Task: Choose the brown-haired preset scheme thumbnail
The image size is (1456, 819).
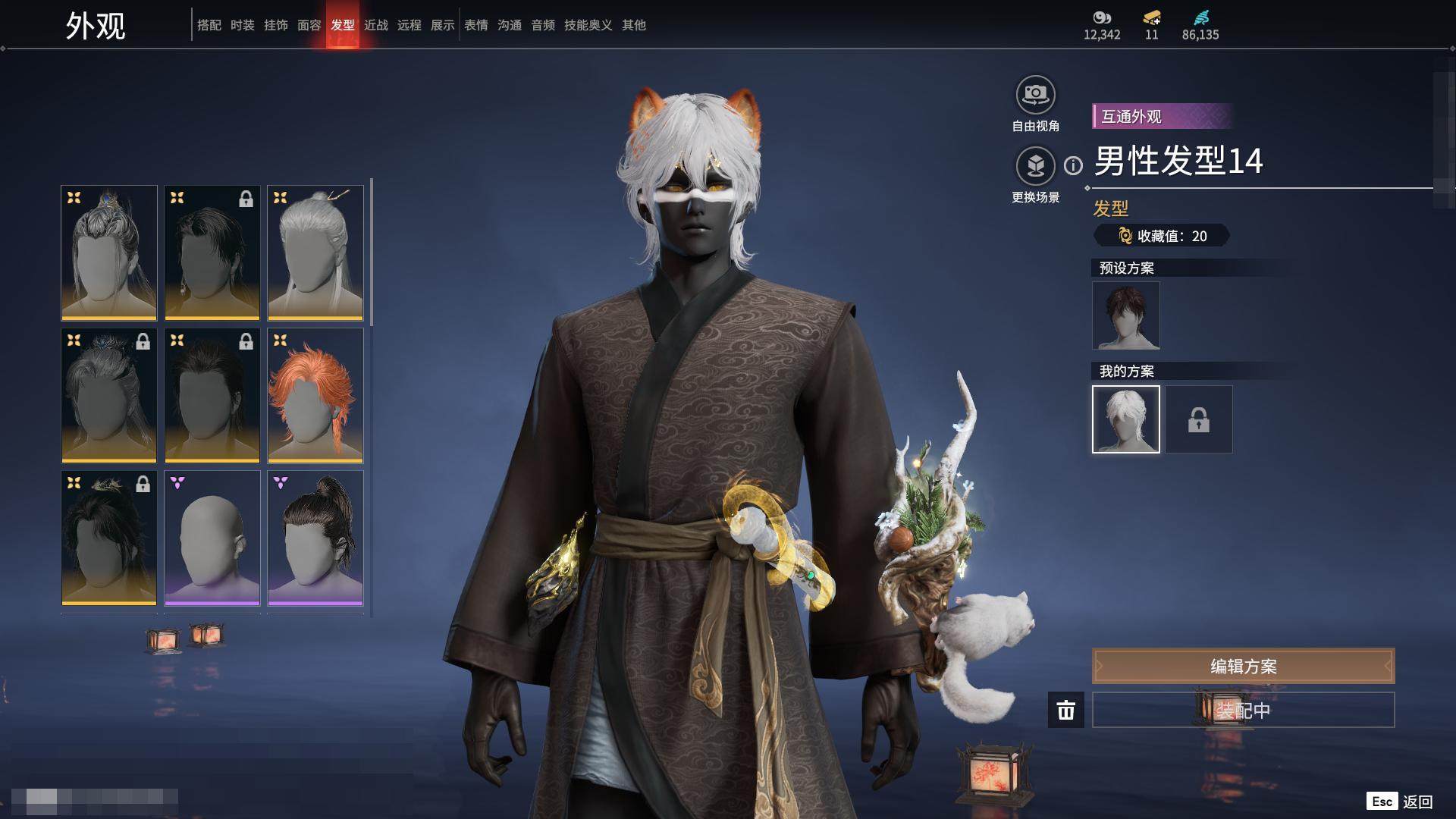Action: pos(1125,315)
